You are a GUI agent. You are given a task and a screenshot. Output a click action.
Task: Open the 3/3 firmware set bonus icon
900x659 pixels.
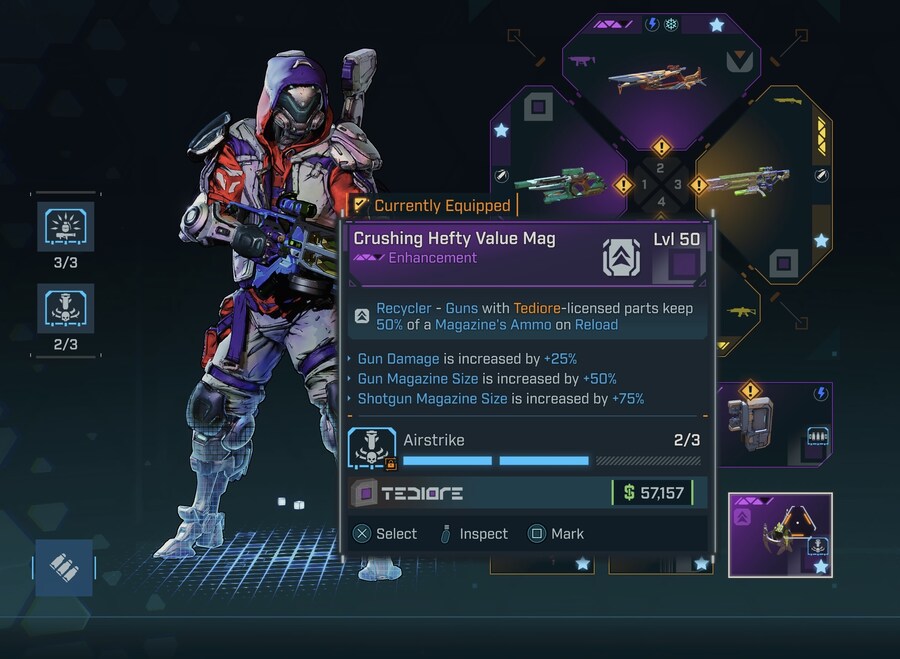point(66,227)
